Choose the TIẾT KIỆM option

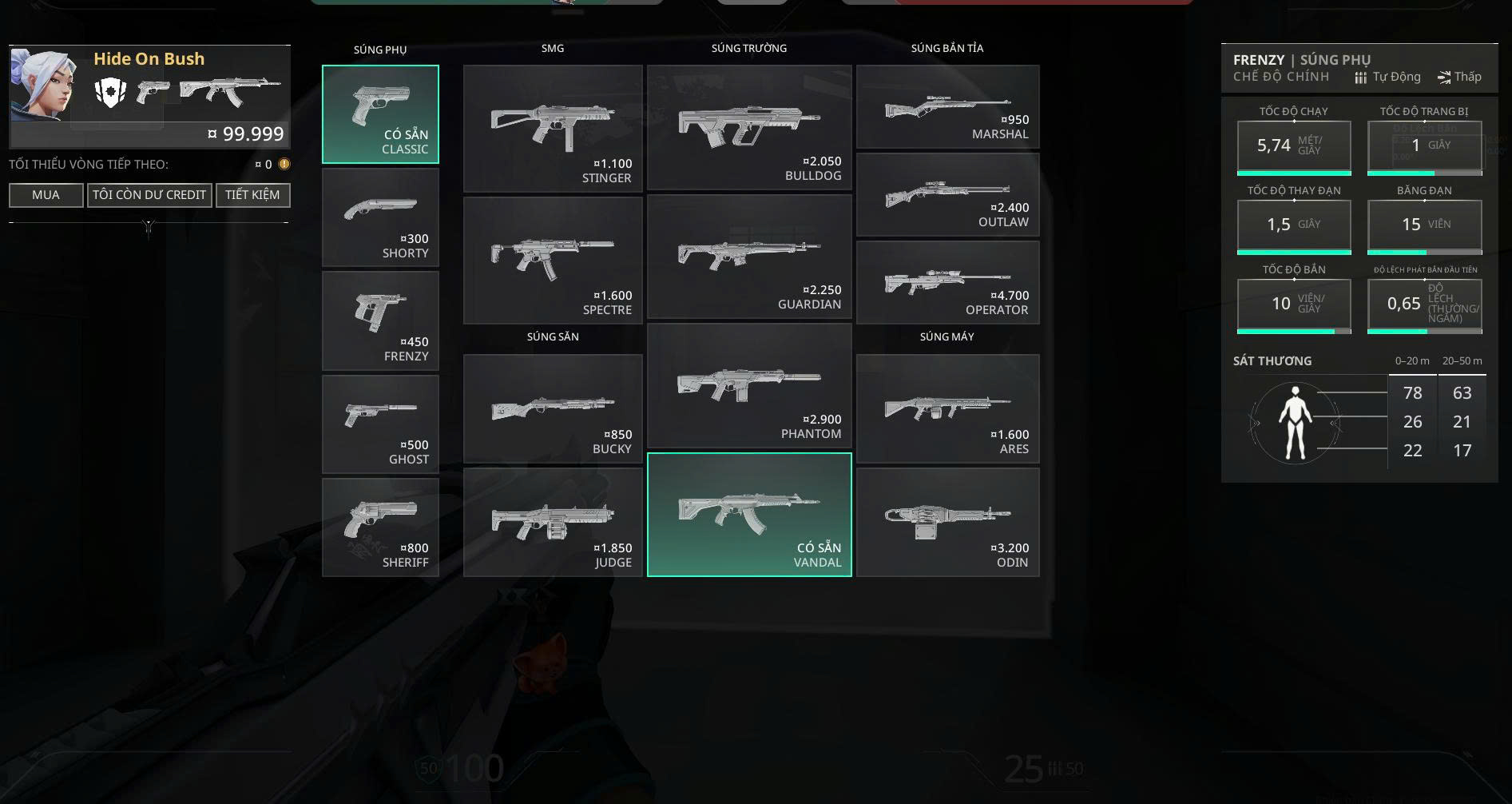[x=252, y=195]
